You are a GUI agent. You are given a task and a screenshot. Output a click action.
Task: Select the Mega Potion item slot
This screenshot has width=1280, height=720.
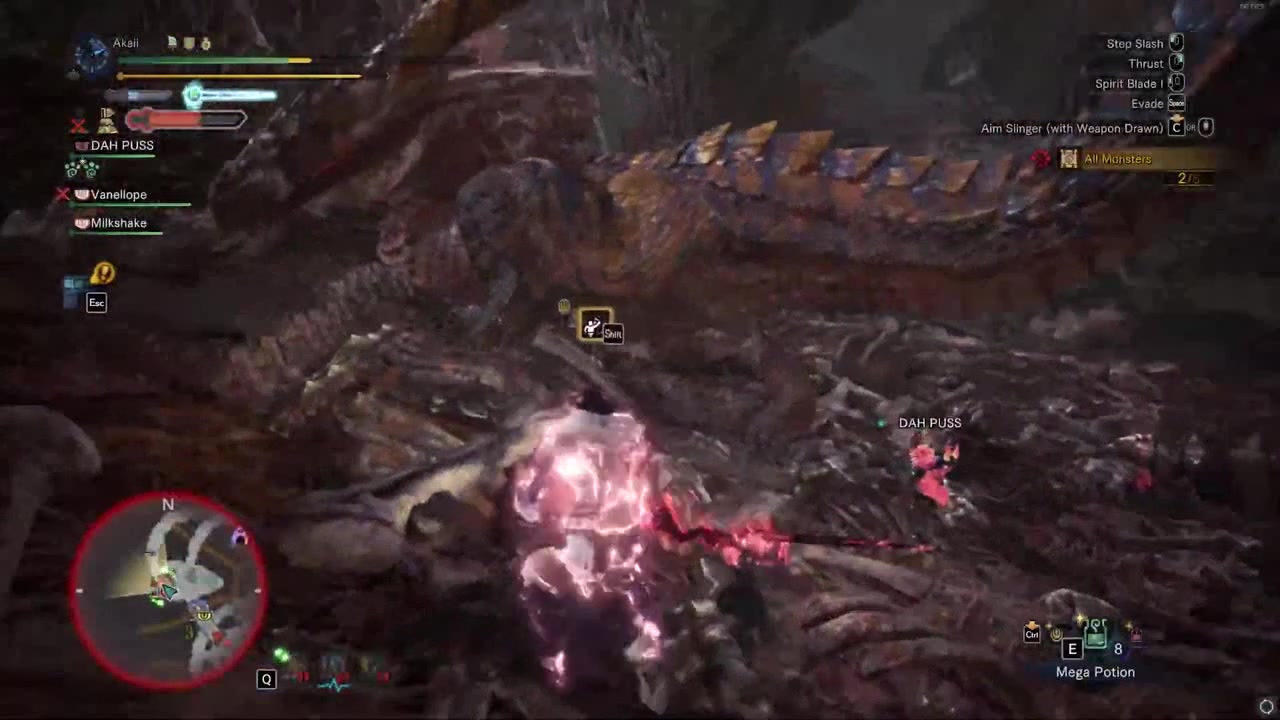pos(1096,634)
